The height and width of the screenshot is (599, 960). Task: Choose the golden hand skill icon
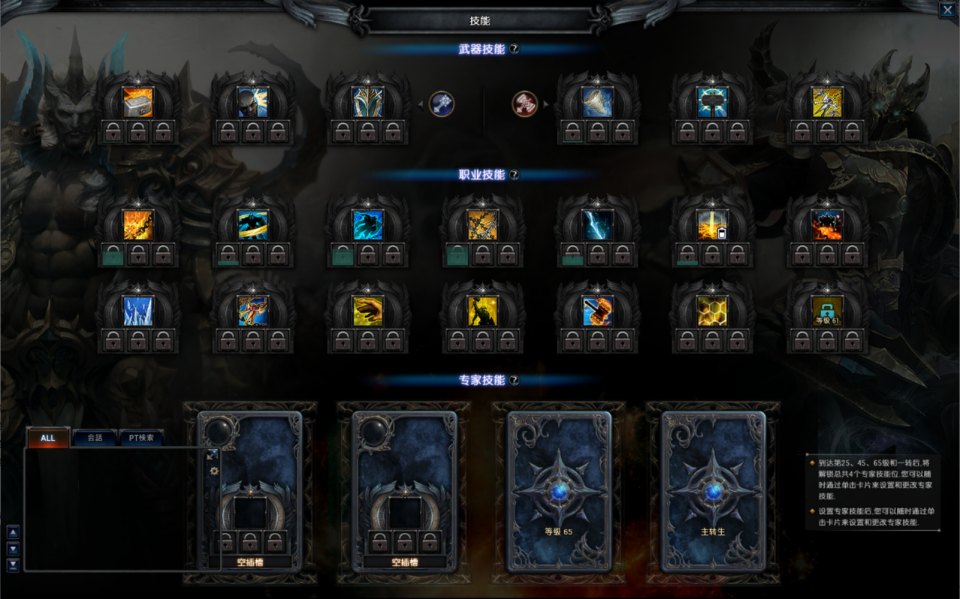coord(368,311)
